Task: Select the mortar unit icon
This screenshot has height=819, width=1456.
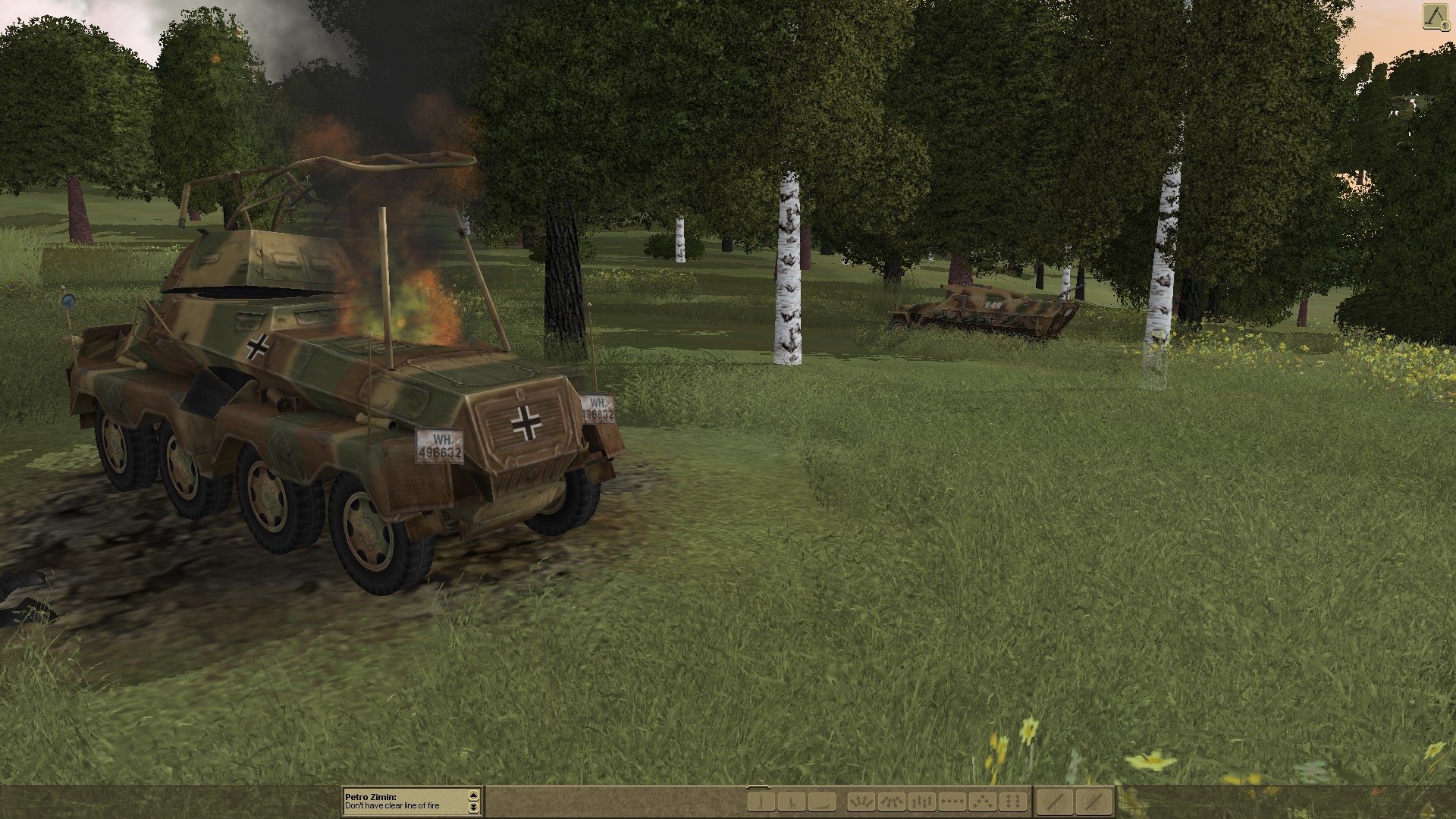Action: (1432, 17)
